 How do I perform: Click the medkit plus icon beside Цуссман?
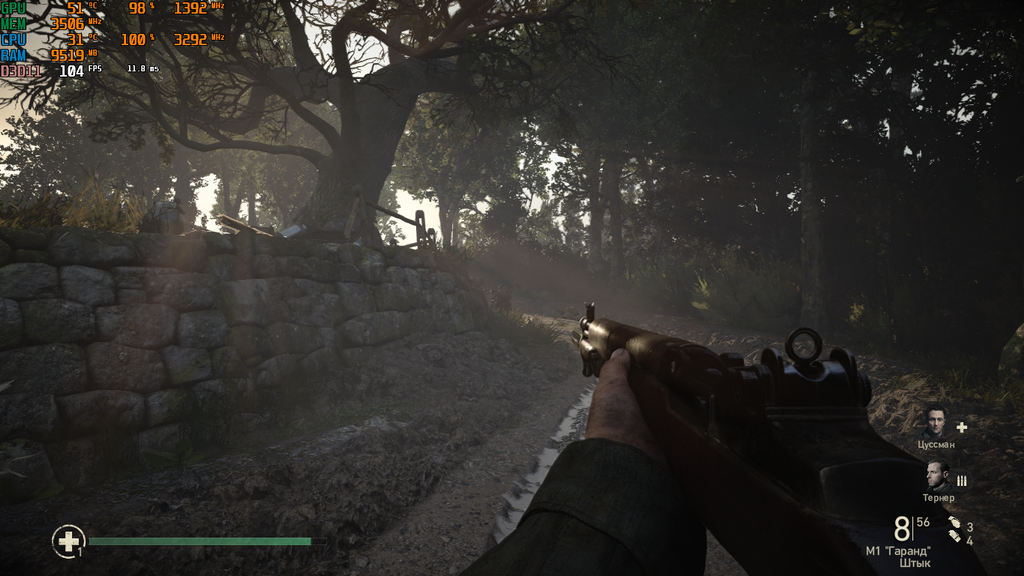point(962,426)
